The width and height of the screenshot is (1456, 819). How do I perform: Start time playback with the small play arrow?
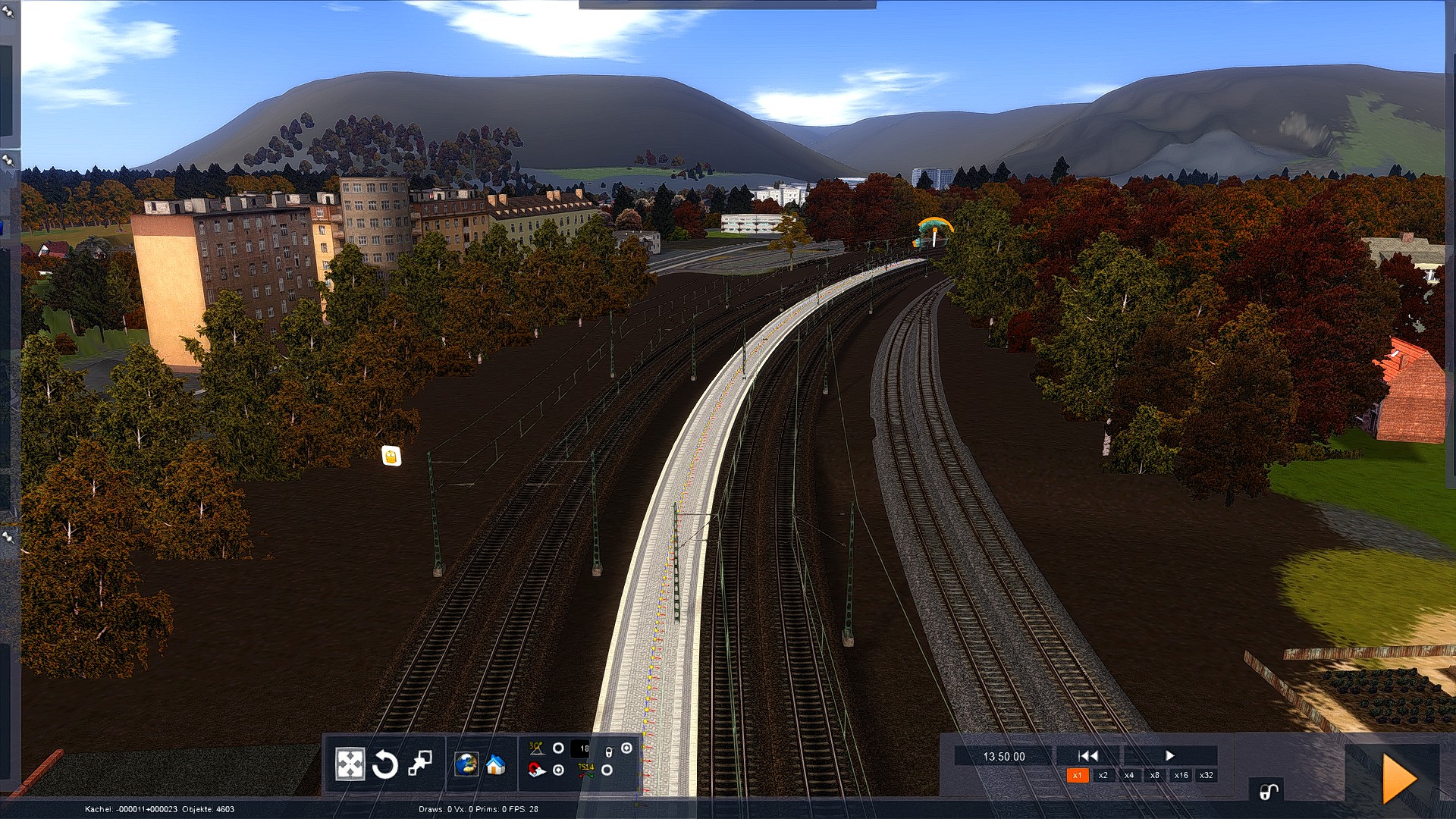coord(1169,755)
